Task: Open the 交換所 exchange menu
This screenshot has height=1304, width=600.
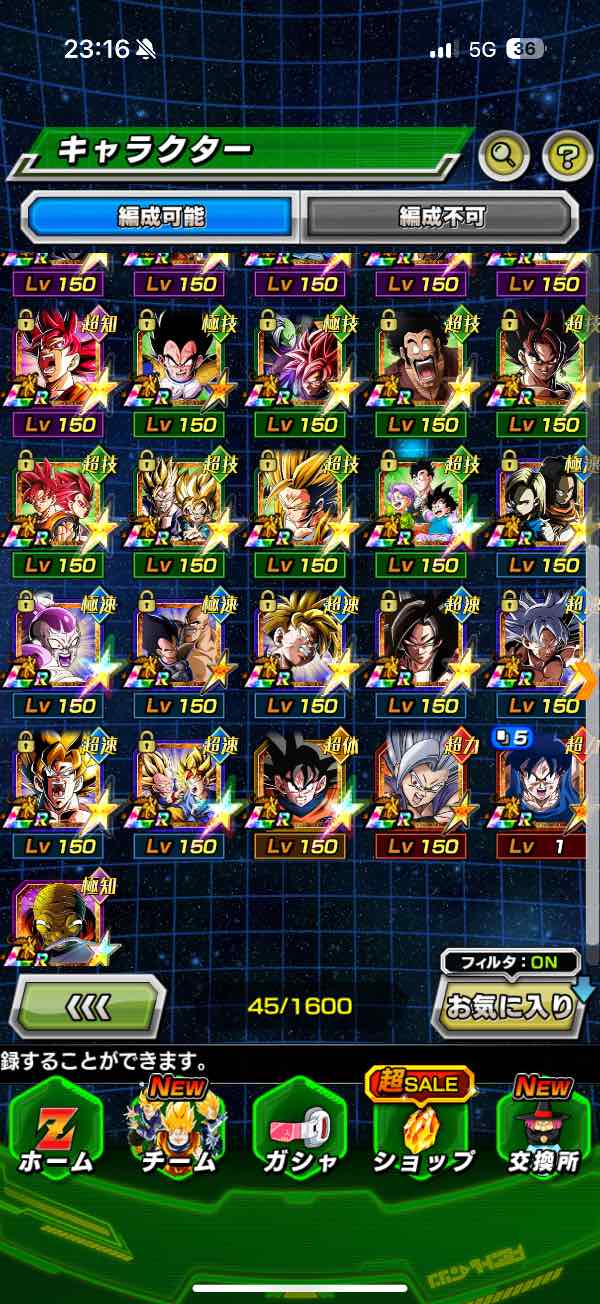Action: click(543, 1130)
